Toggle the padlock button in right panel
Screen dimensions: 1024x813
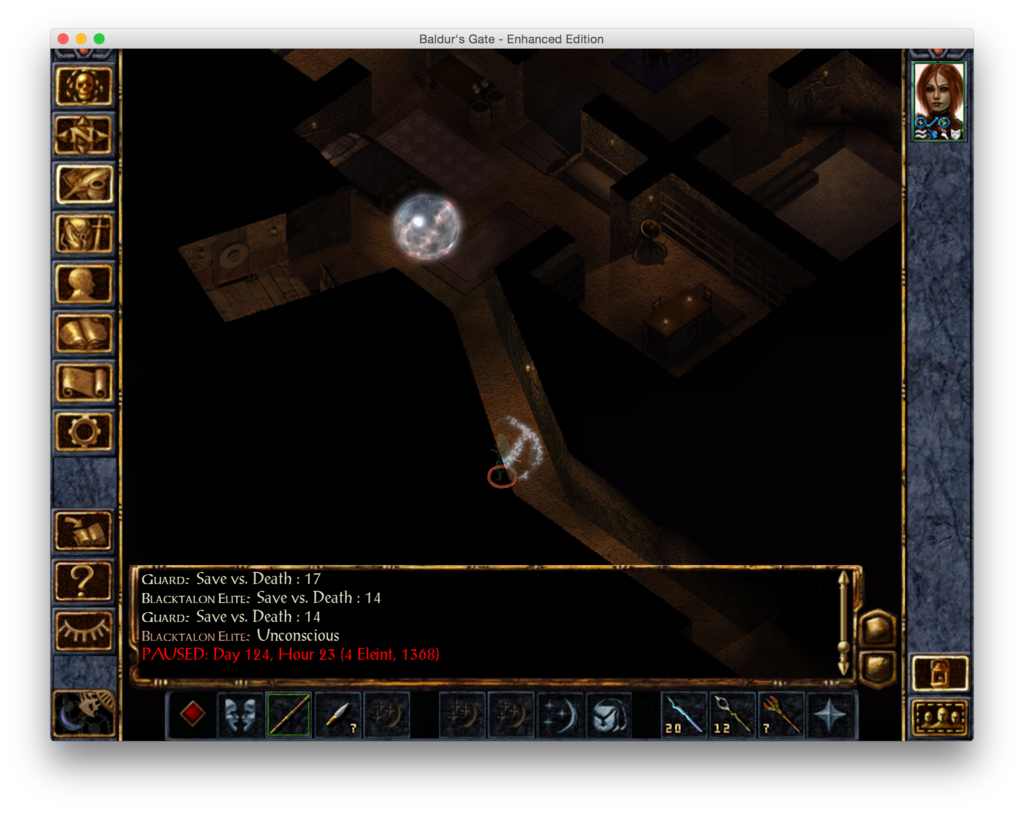(x=940, y=673)
